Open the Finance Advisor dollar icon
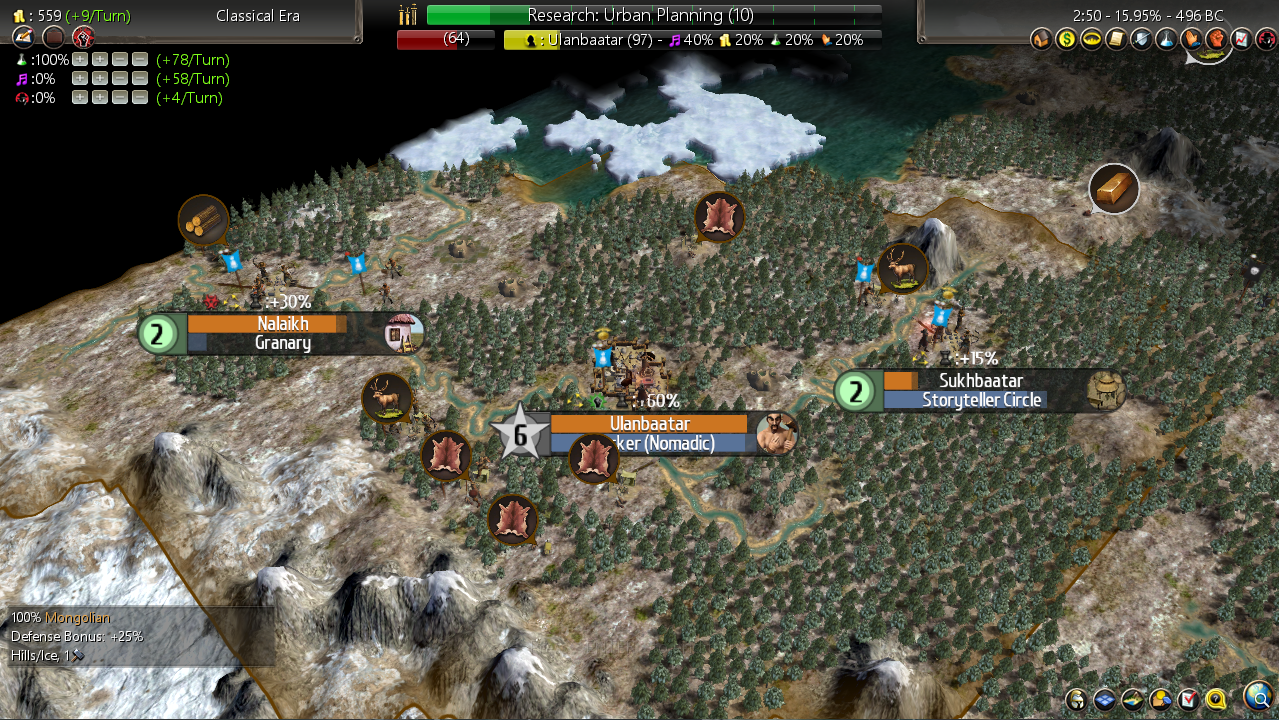 pyautogui.click(x=1065, y=39)
